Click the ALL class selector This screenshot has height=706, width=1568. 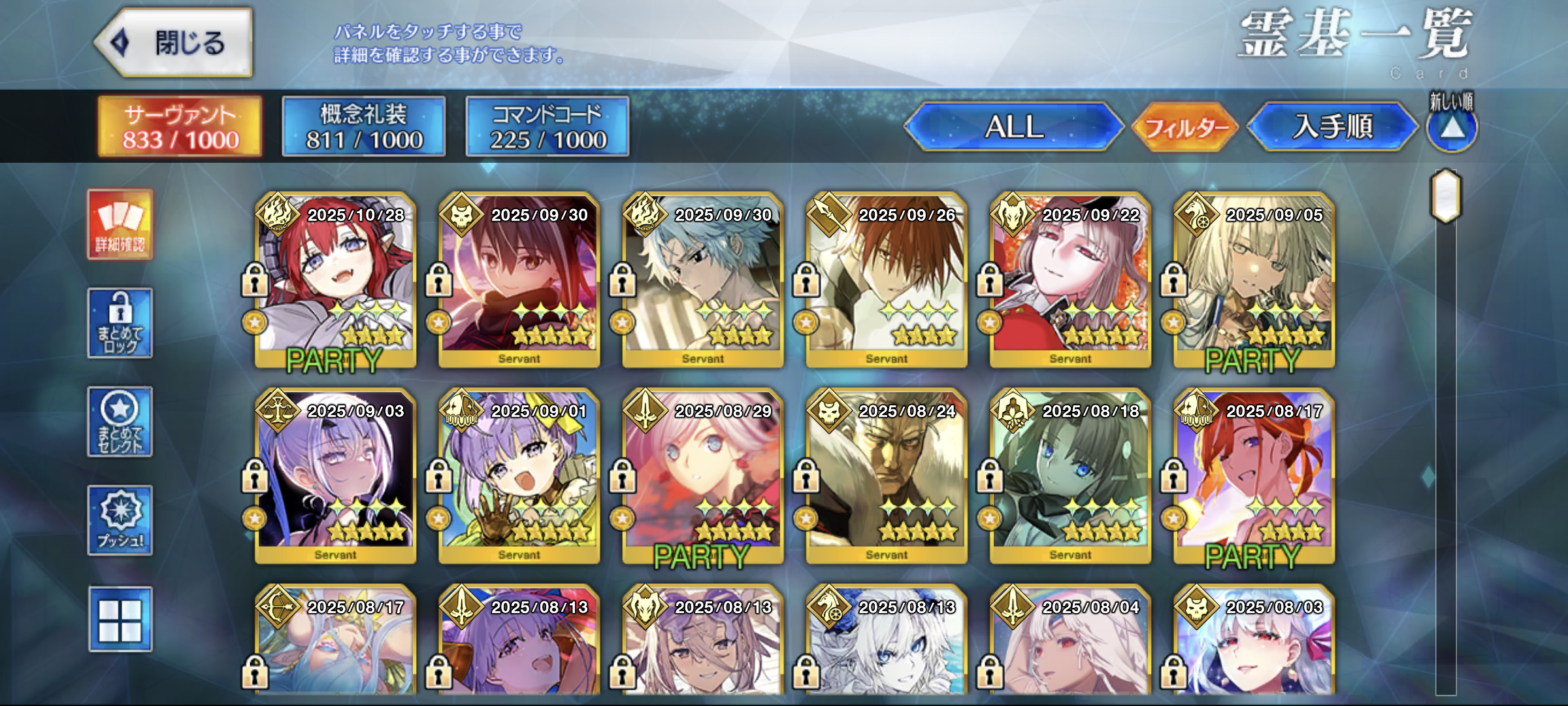(1014, 127)
